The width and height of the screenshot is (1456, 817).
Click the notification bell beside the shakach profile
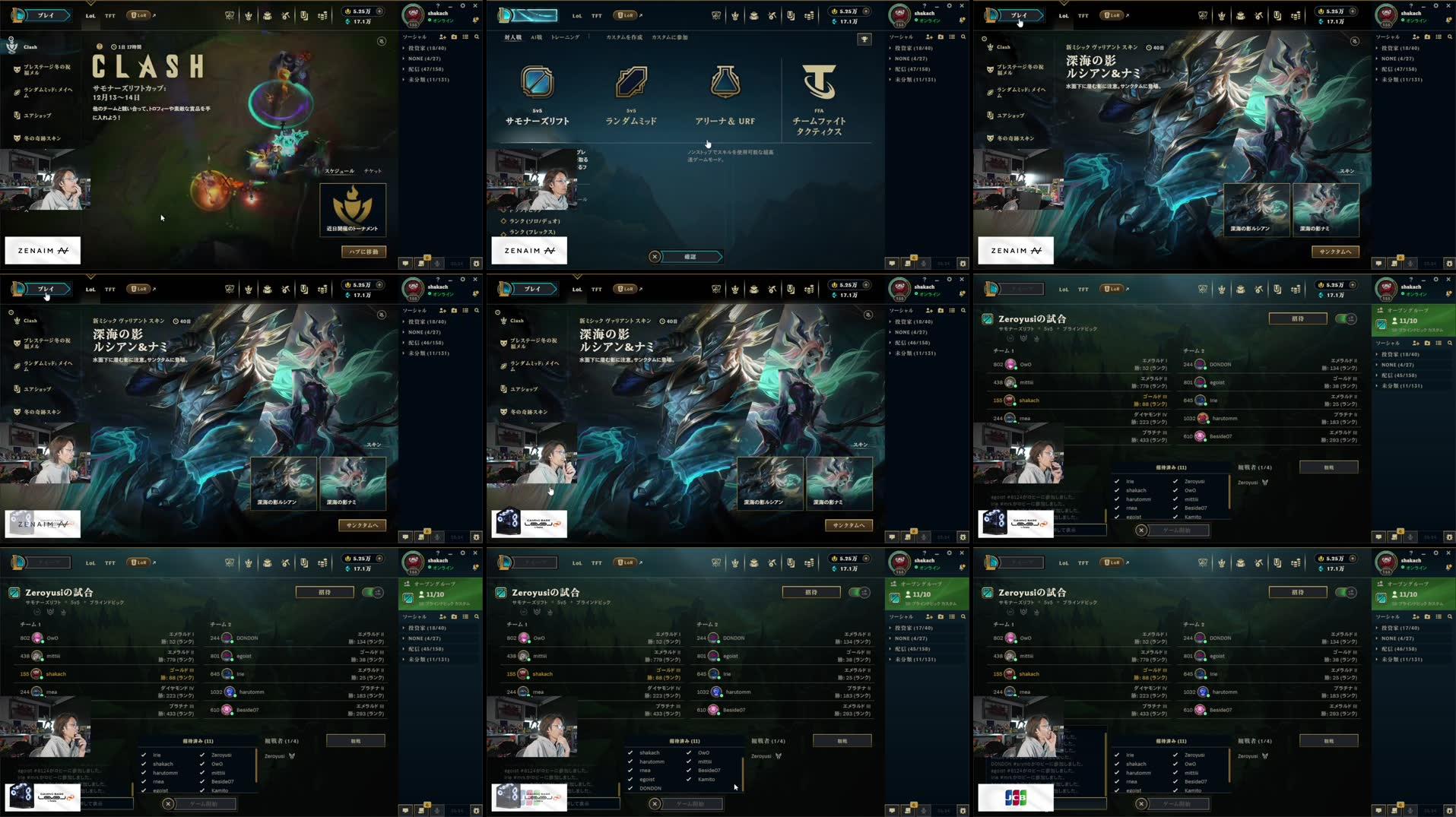pos(477,21)
